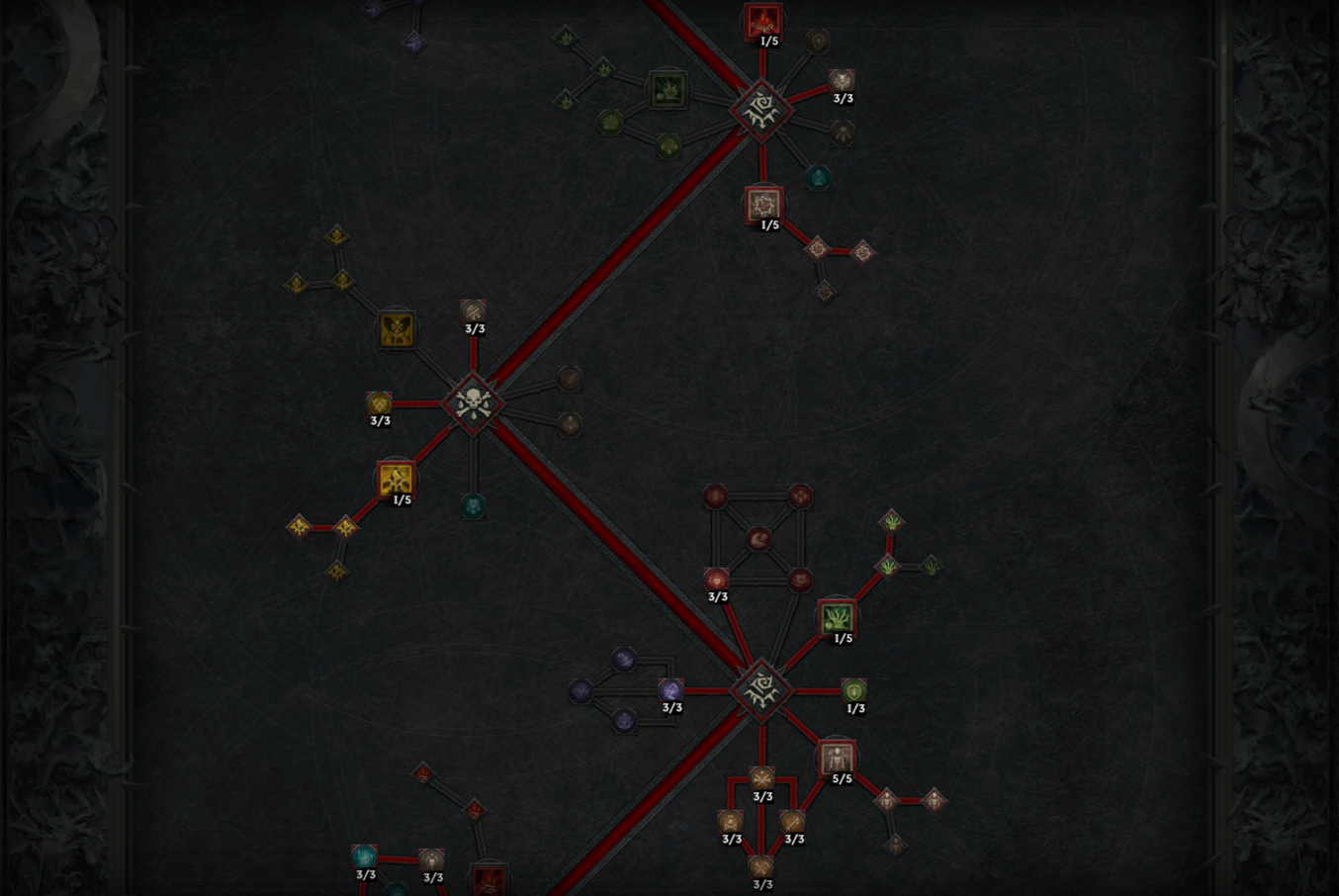The image size is (1339, 896).
Task: Click the red round passive at 3/3
Action: (x=717, y=580)
